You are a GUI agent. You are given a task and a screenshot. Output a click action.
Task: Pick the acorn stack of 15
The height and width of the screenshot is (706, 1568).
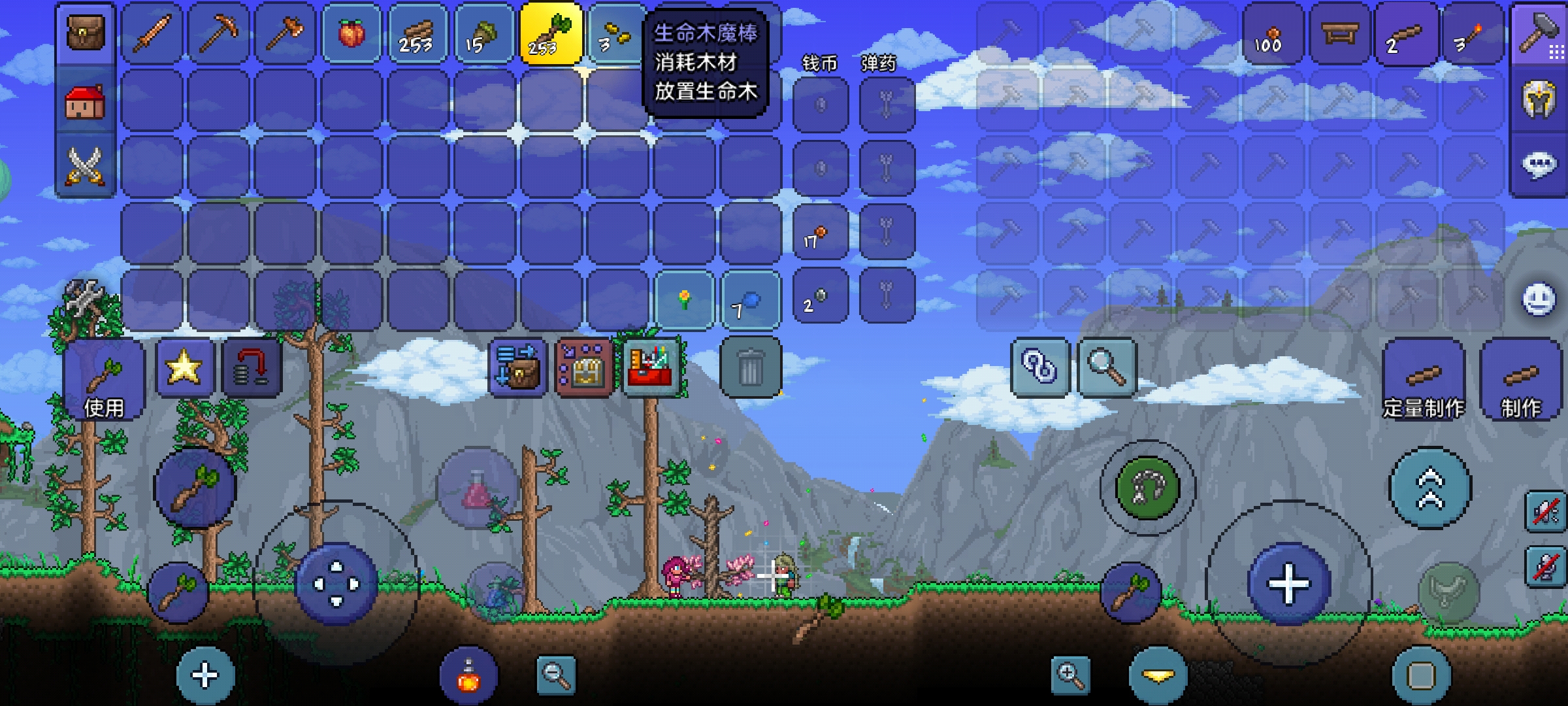click(x=484, y=33)
